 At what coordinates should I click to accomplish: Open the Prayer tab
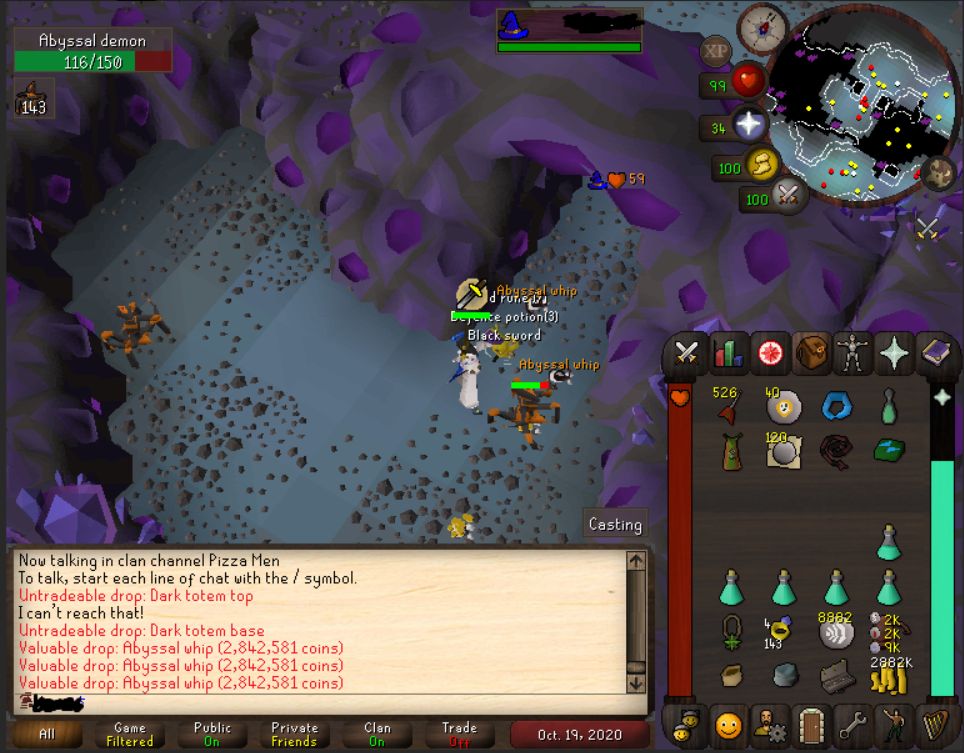pos(894,353)
